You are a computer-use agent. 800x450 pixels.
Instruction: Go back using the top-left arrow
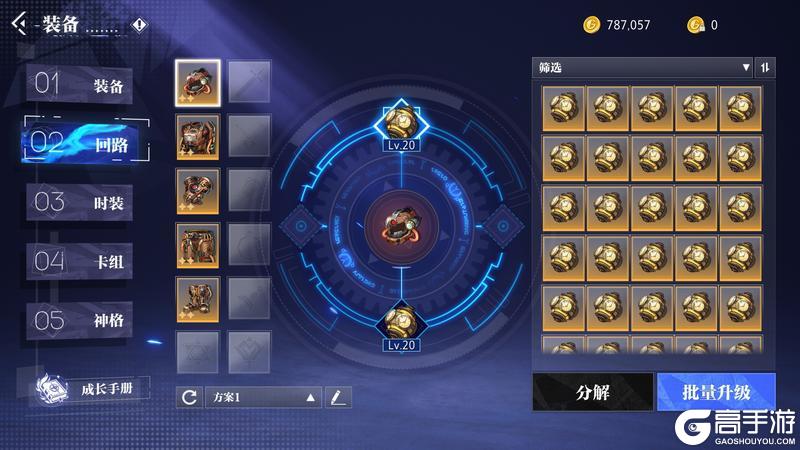(18, 25)
